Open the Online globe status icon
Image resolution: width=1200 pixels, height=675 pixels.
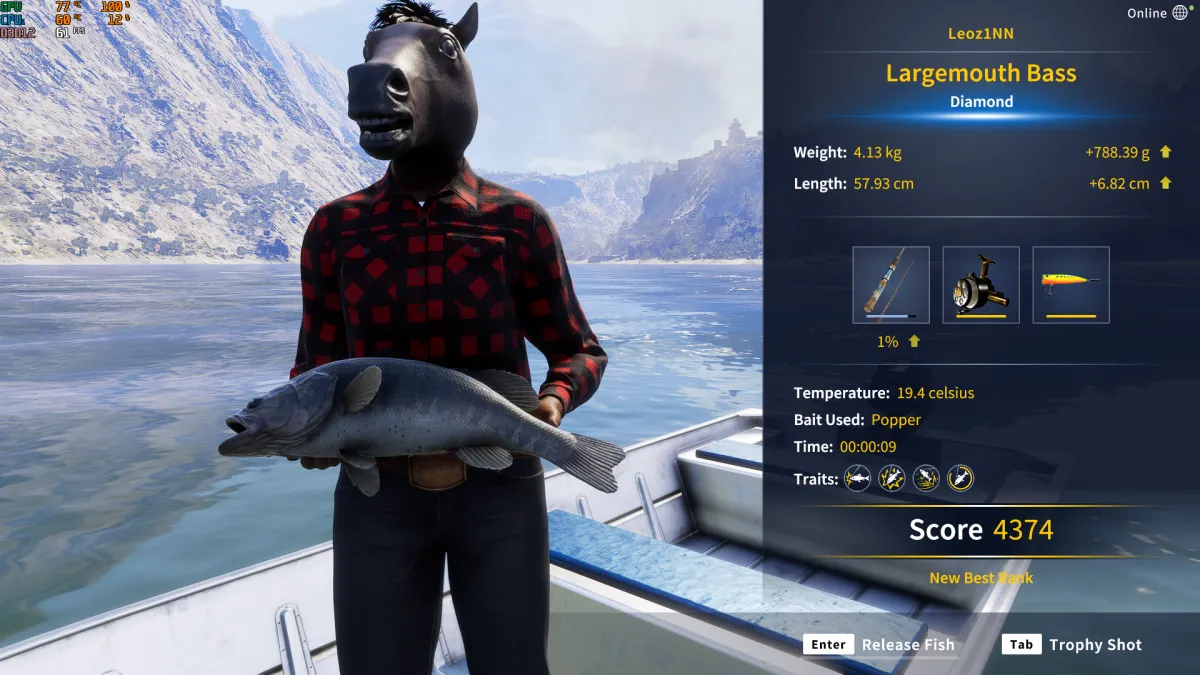coord(1180,13)
